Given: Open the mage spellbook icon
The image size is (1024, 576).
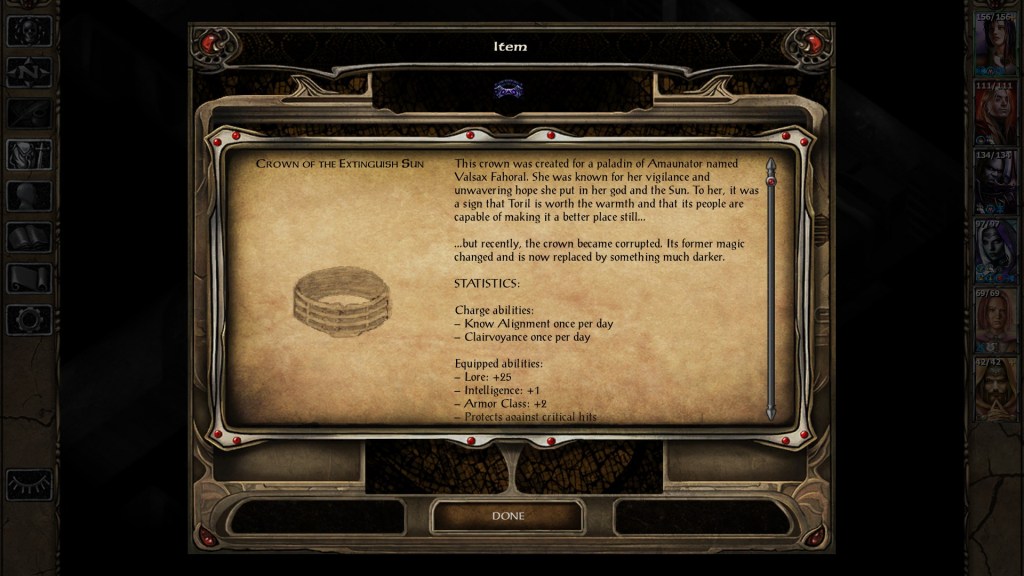Looking at the screenshot, I should click(x=29, y=237).
